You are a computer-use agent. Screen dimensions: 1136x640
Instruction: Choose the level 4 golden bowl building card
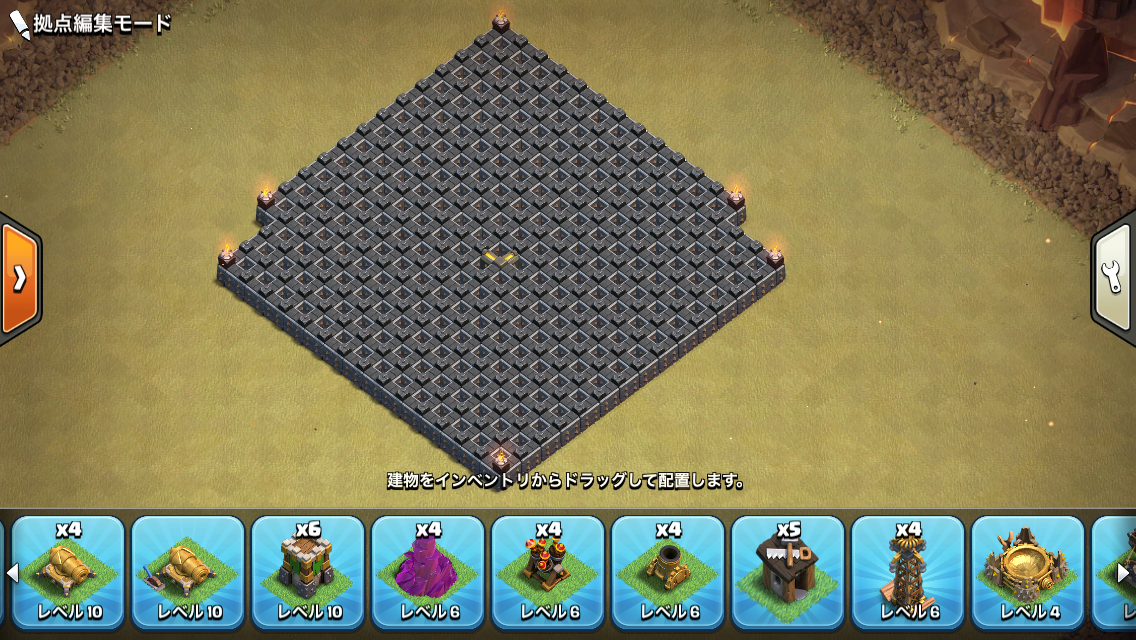tap(1028, 572)
